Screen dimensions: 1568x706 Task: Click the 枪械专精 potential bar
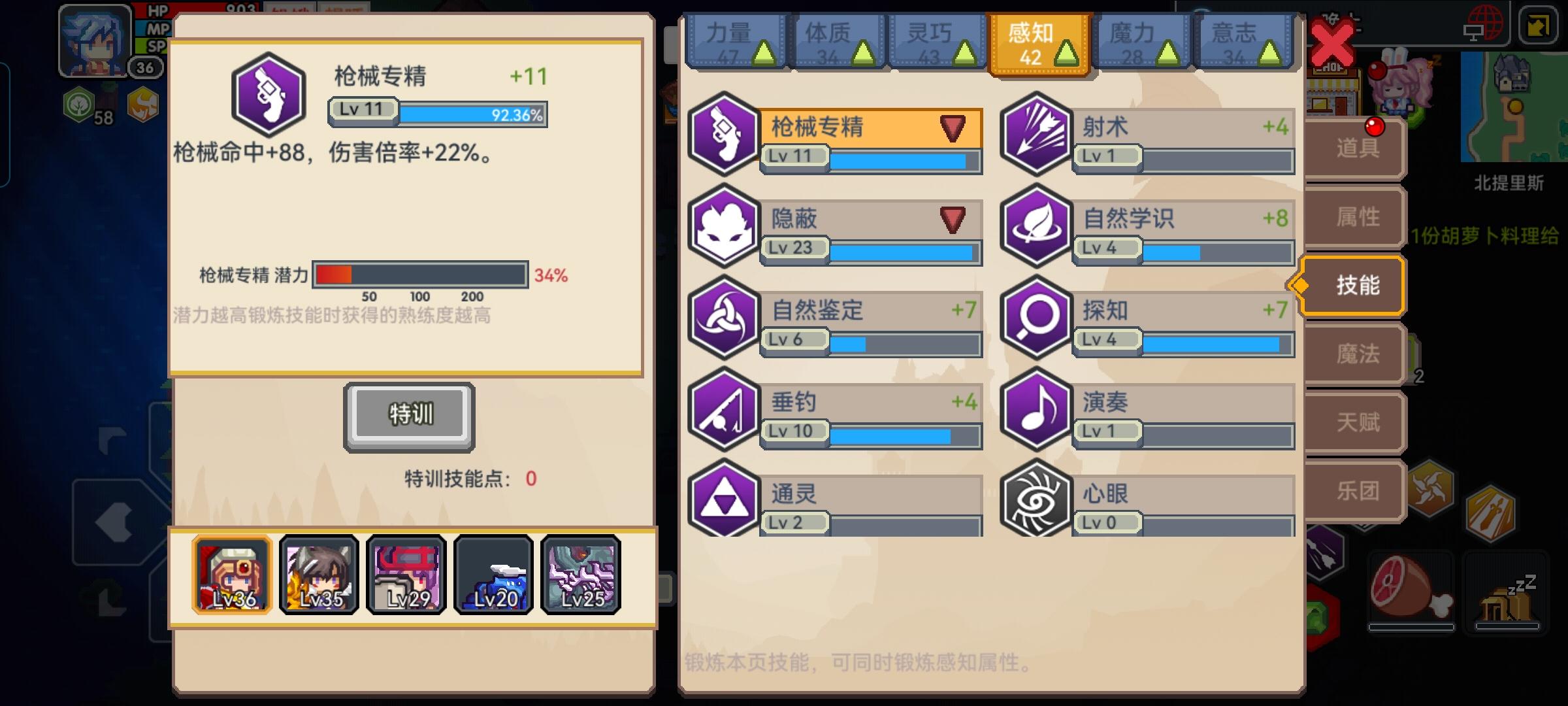[x=421, y=275]
